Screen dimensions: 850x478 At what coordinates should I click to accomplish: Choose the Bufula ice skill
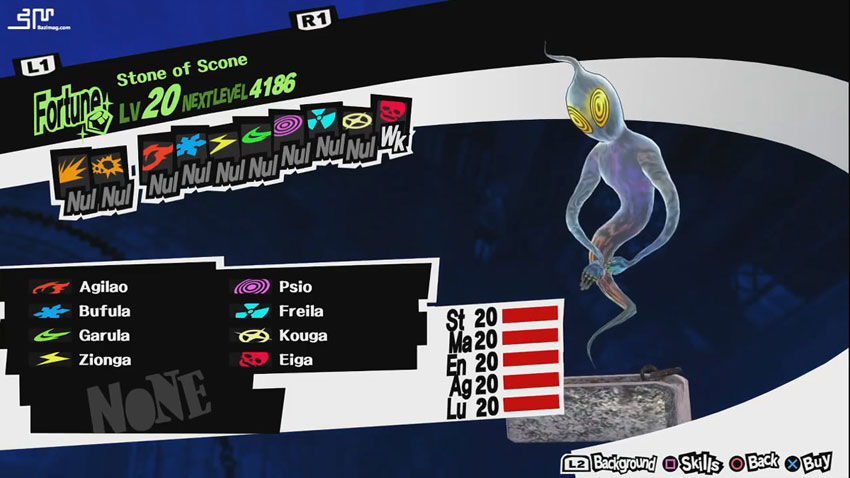click(x=100, y=311)
